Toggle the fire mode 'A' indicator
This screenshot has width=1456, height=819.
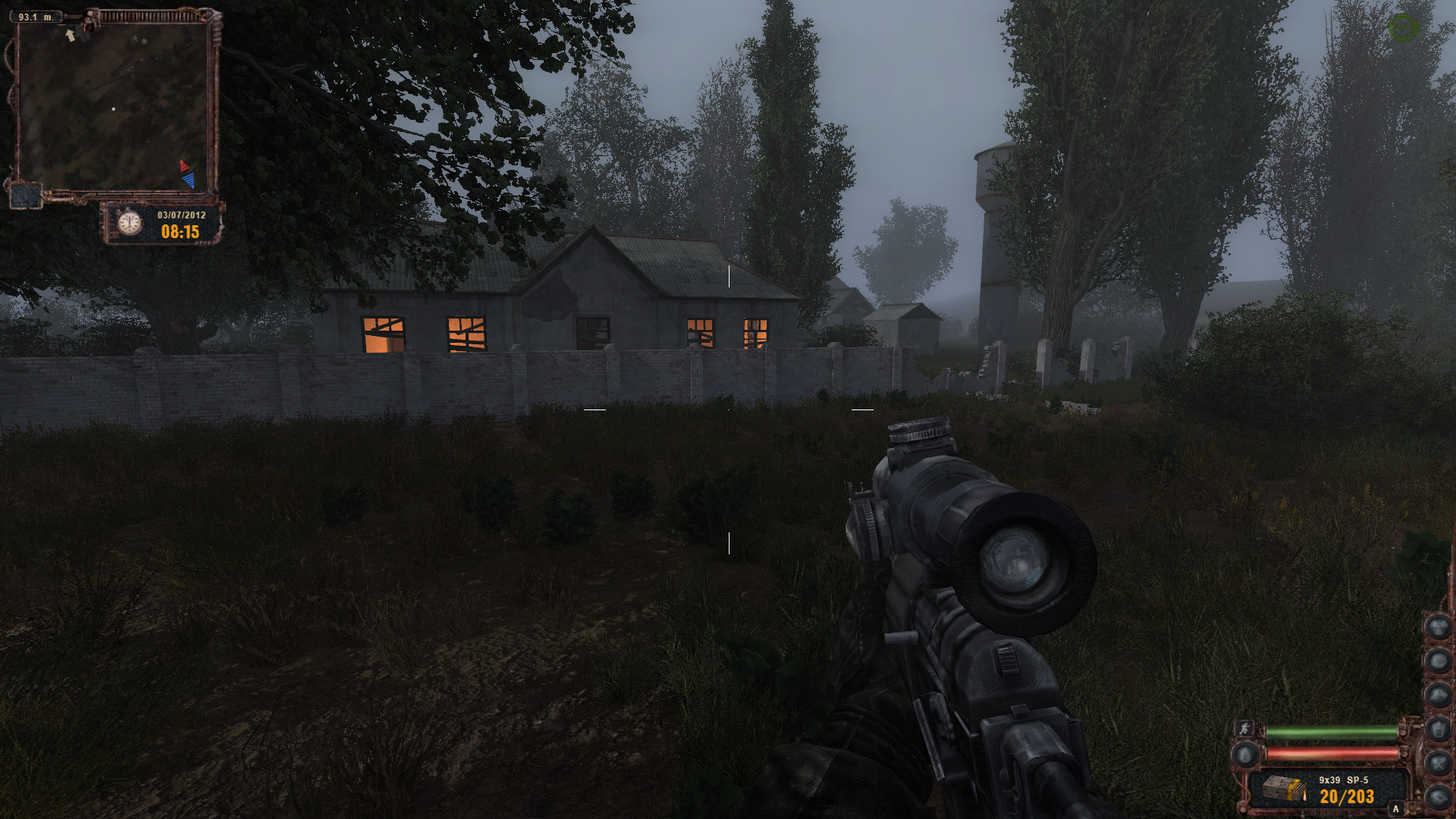point(1395,809)
